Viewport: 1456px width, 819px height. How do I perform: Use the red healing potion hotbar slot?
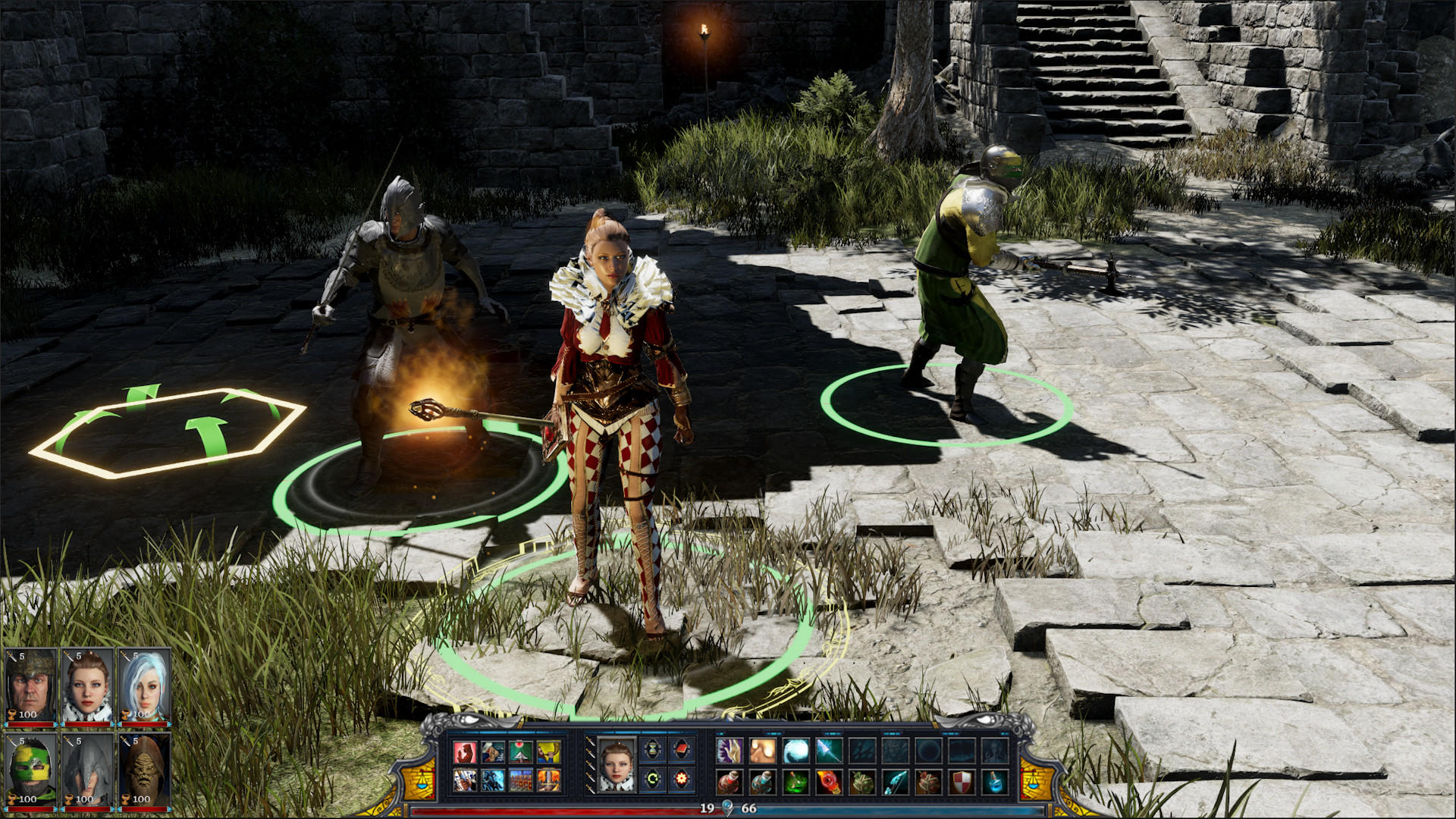pos(731,781)
